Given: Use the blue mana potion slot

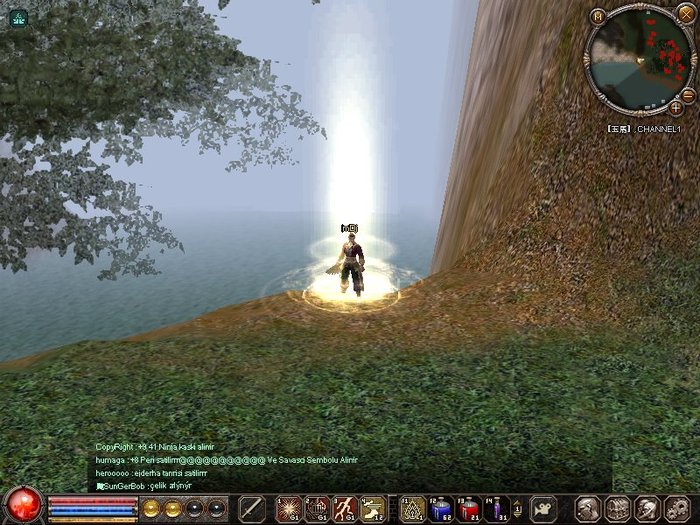Looking at the screenshot, I should pyautogui.click(x=440, y=508).
